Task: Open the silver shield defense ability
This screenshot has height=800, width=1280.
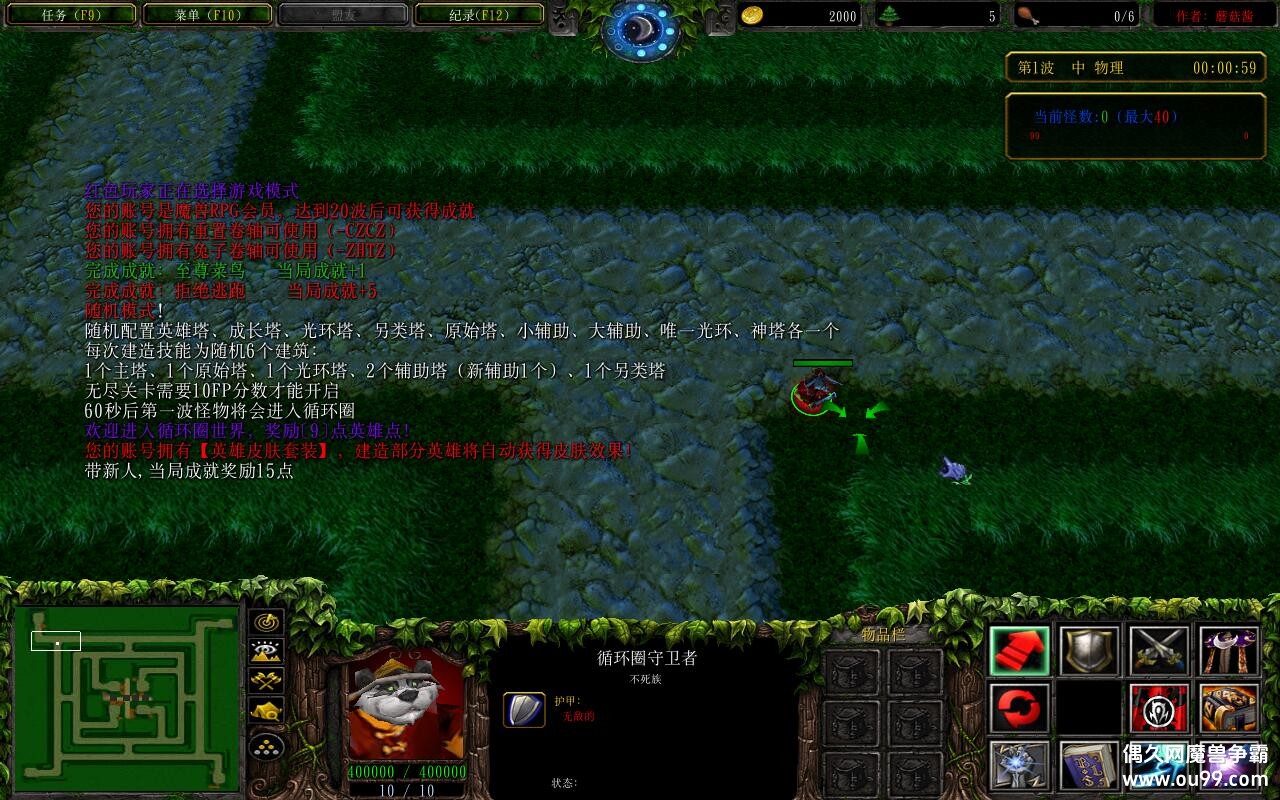Action: pyautogui.click(x=1087, y=651)
